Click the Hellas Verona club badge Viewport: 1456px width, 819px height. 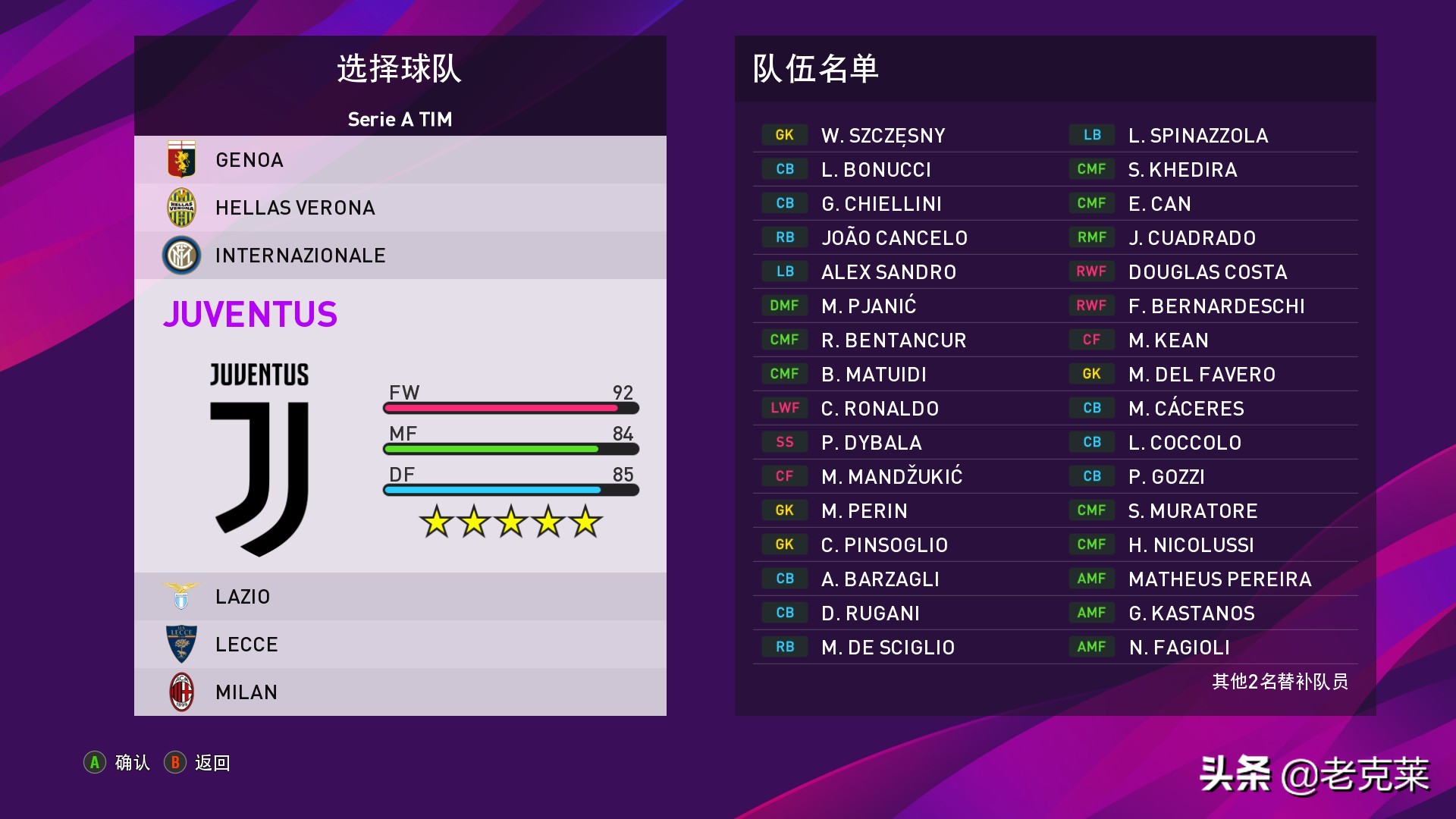[x=182, y=207]
